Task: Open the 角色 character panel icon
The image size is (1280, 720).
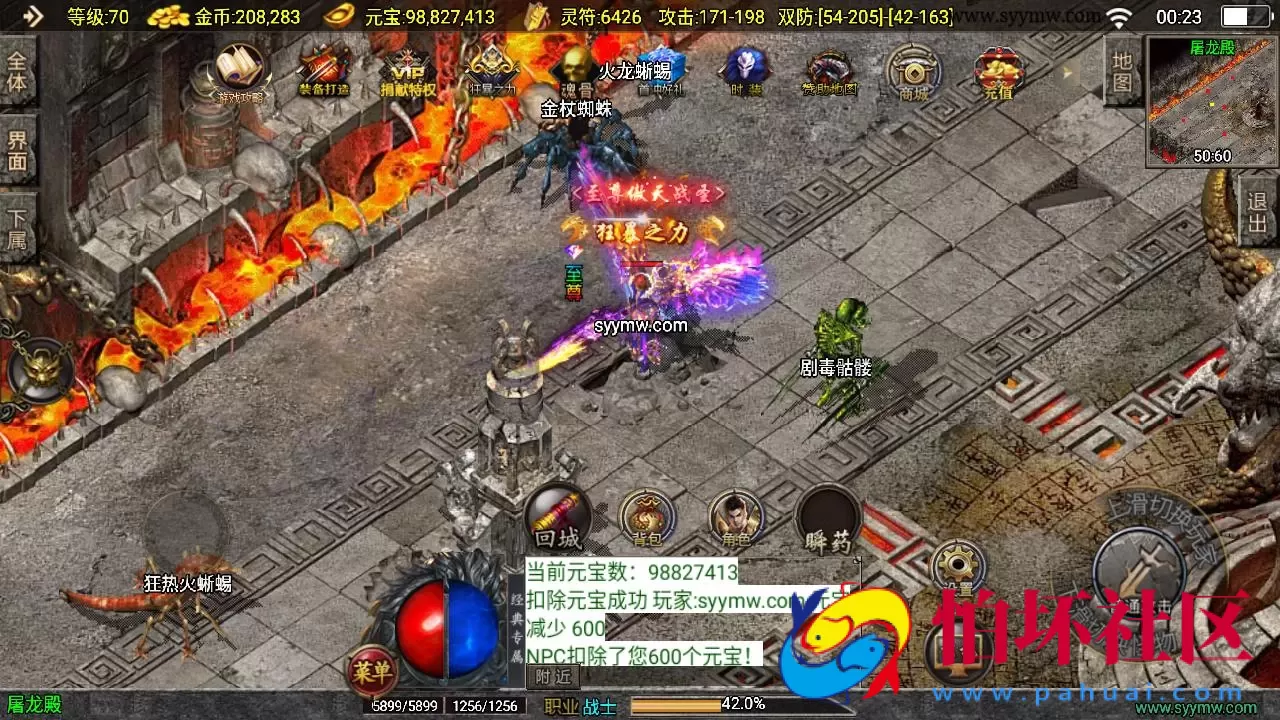Action: [737, 517]
